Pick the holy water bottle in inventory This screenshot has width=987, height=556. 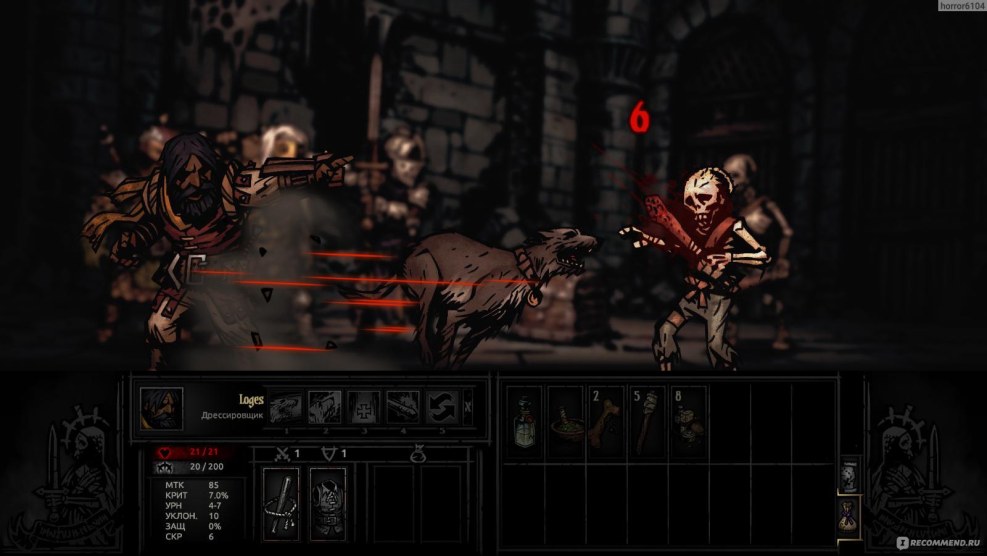coord(524,420)
